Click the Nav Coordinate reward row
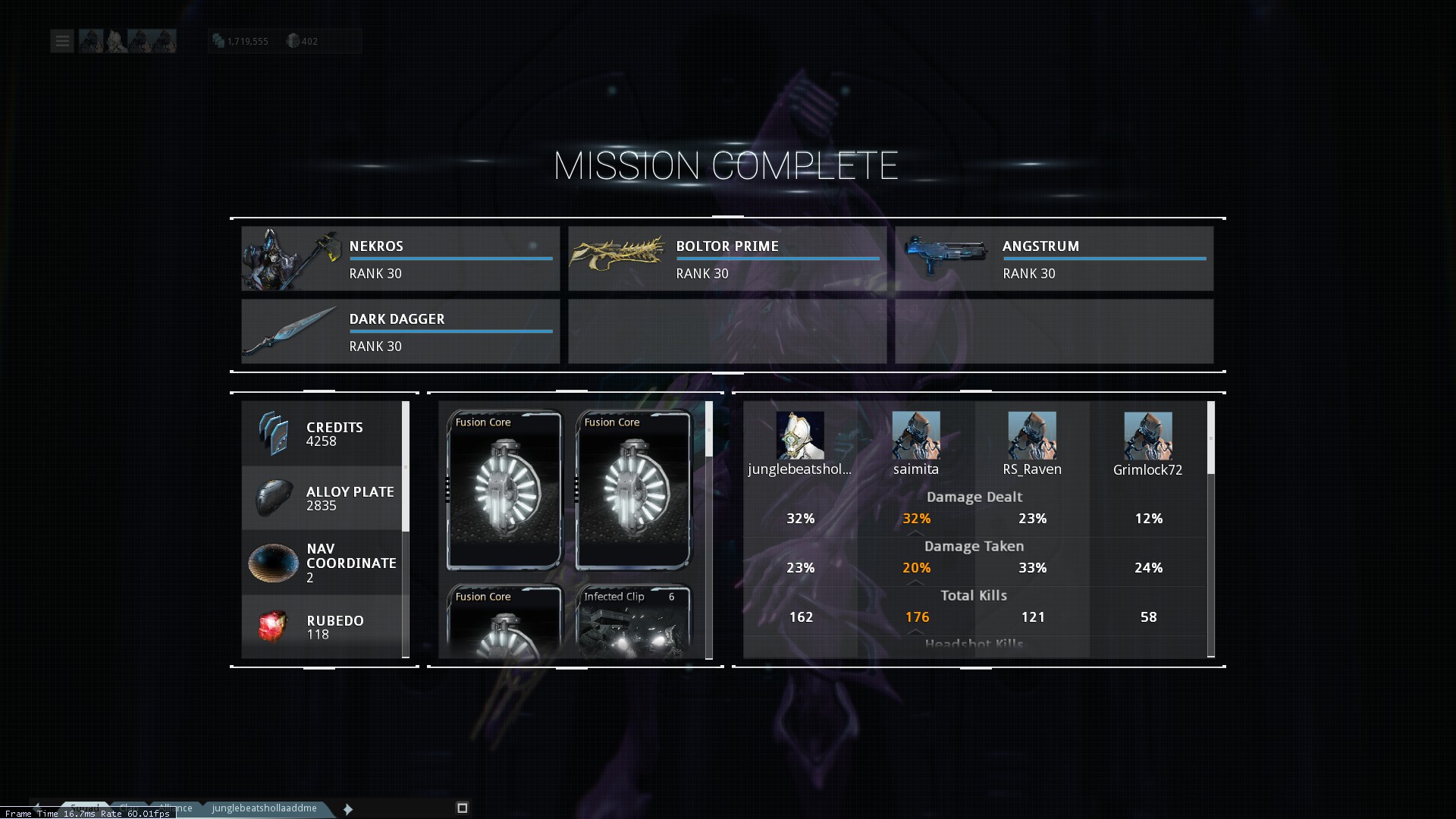The image size is (1456, 819). coord(322,563)
